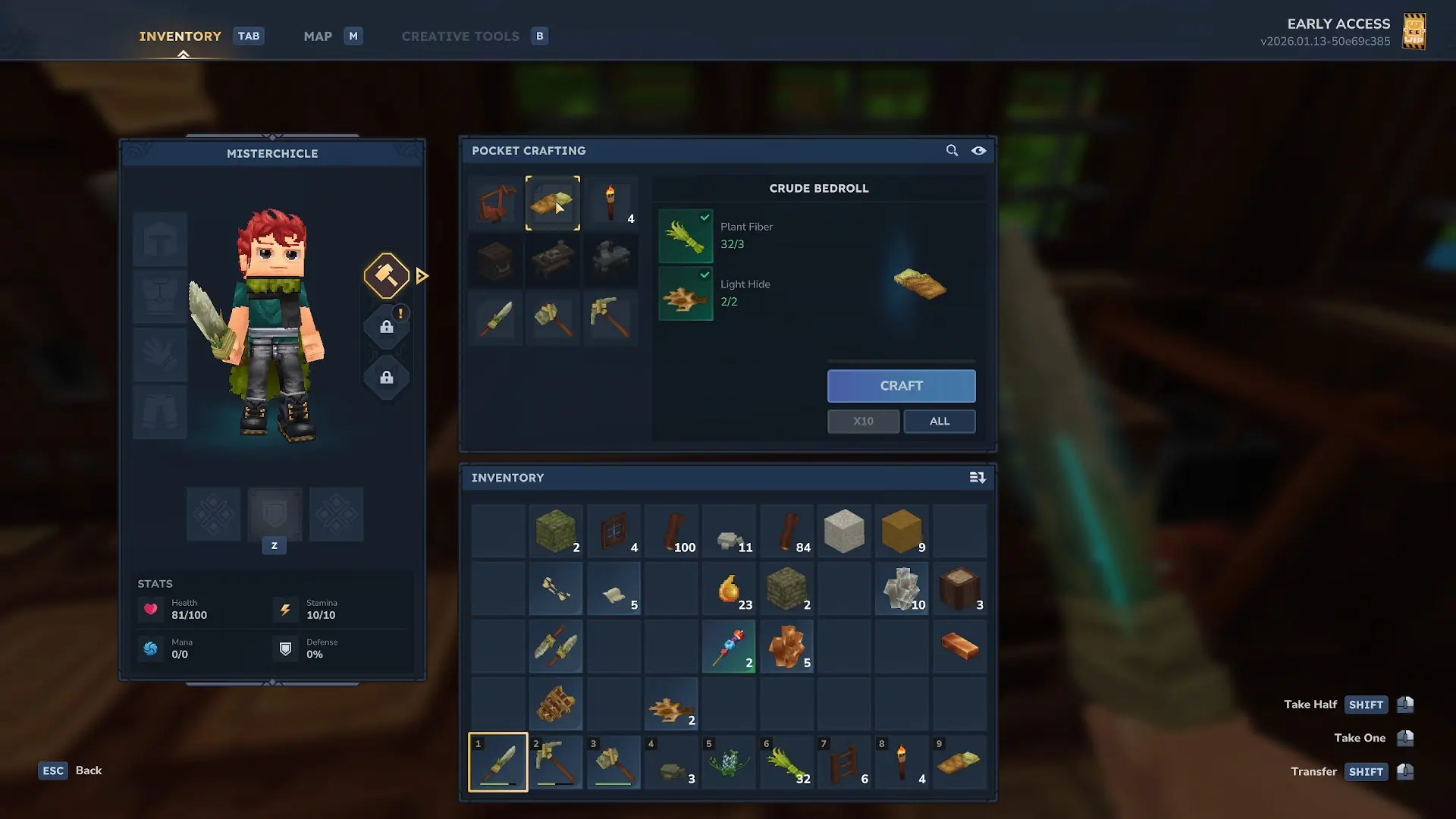
Task: Toggle the crafting eye visibility filter
Action: pyautogui.click(x=979, y=151)
